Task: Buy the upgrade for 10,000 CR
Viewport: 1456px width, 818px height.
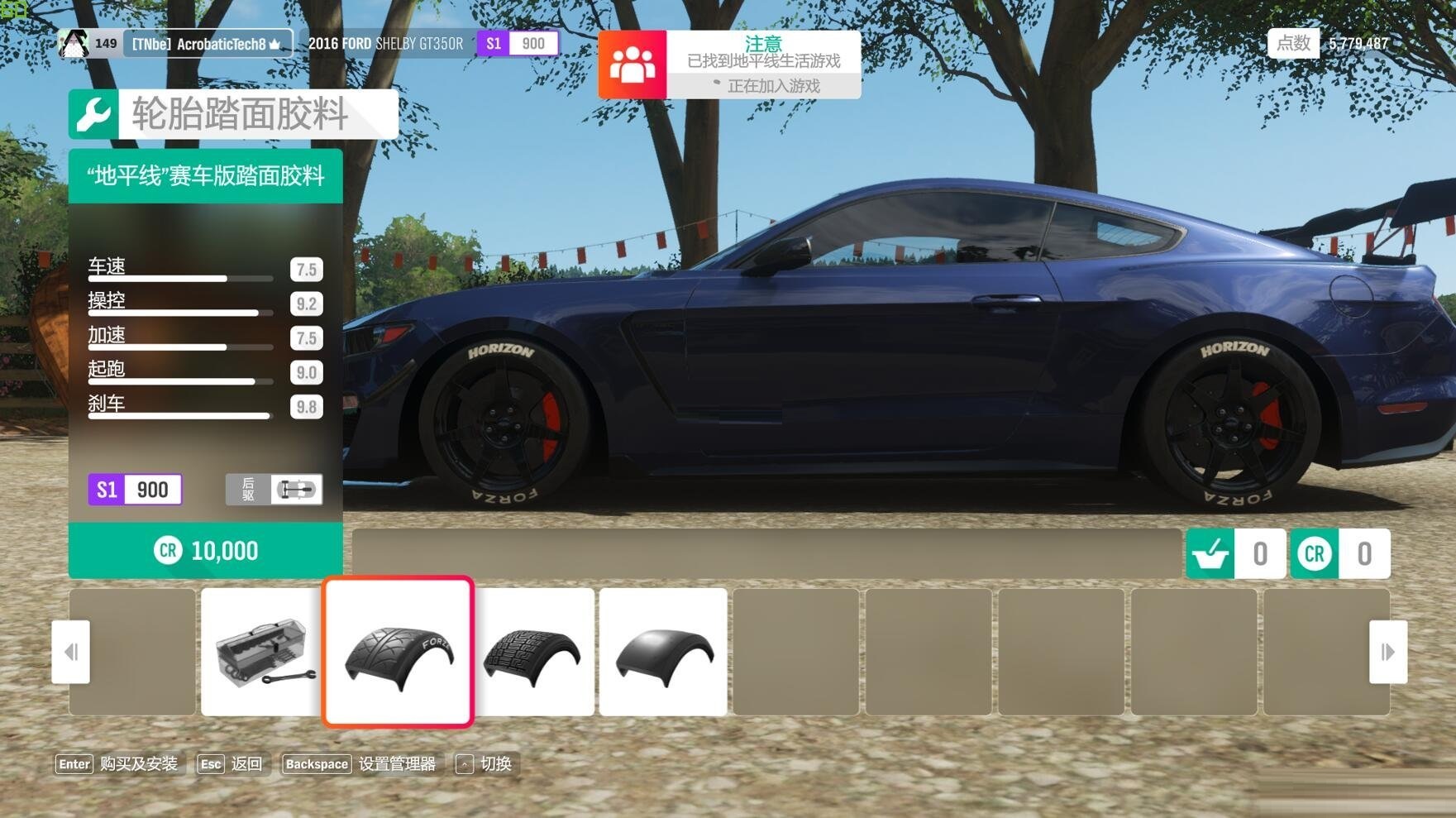Action: (x=205, y=551)
